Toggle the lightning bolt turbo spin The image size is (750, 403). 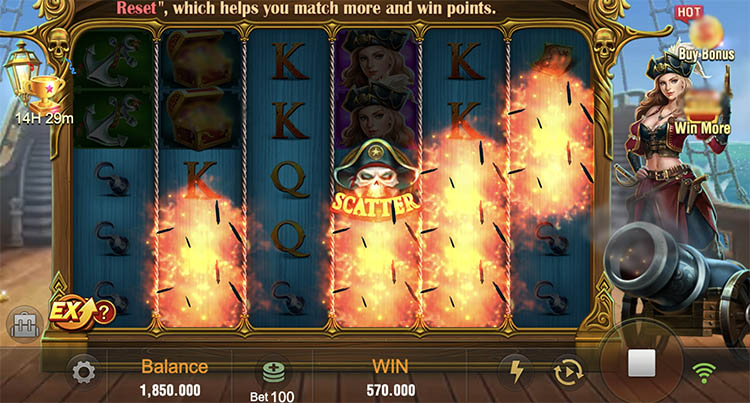[x=517, y=372]
